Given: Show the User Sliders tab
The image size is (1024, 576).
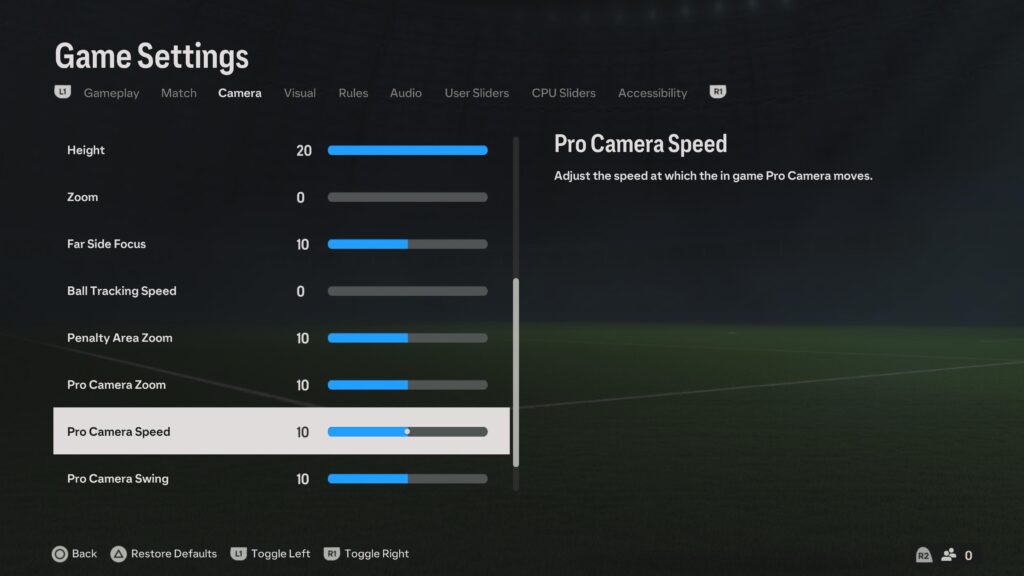Looking at the screenshot, I should (x=476, y=93).
